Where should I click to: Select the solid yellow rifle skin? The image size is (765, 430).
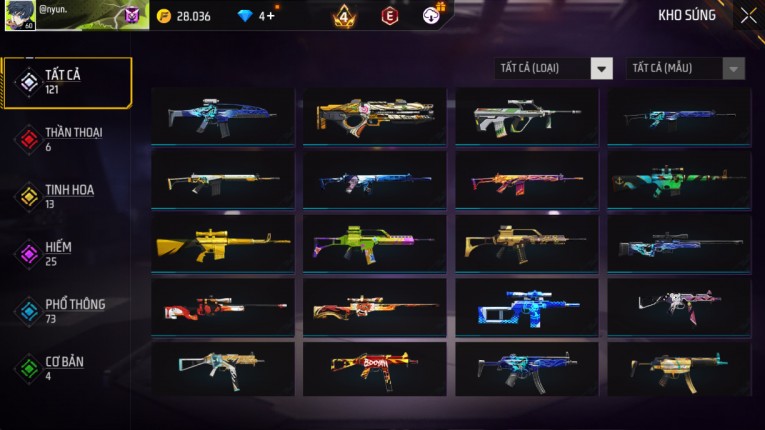(x=223, y=243)
